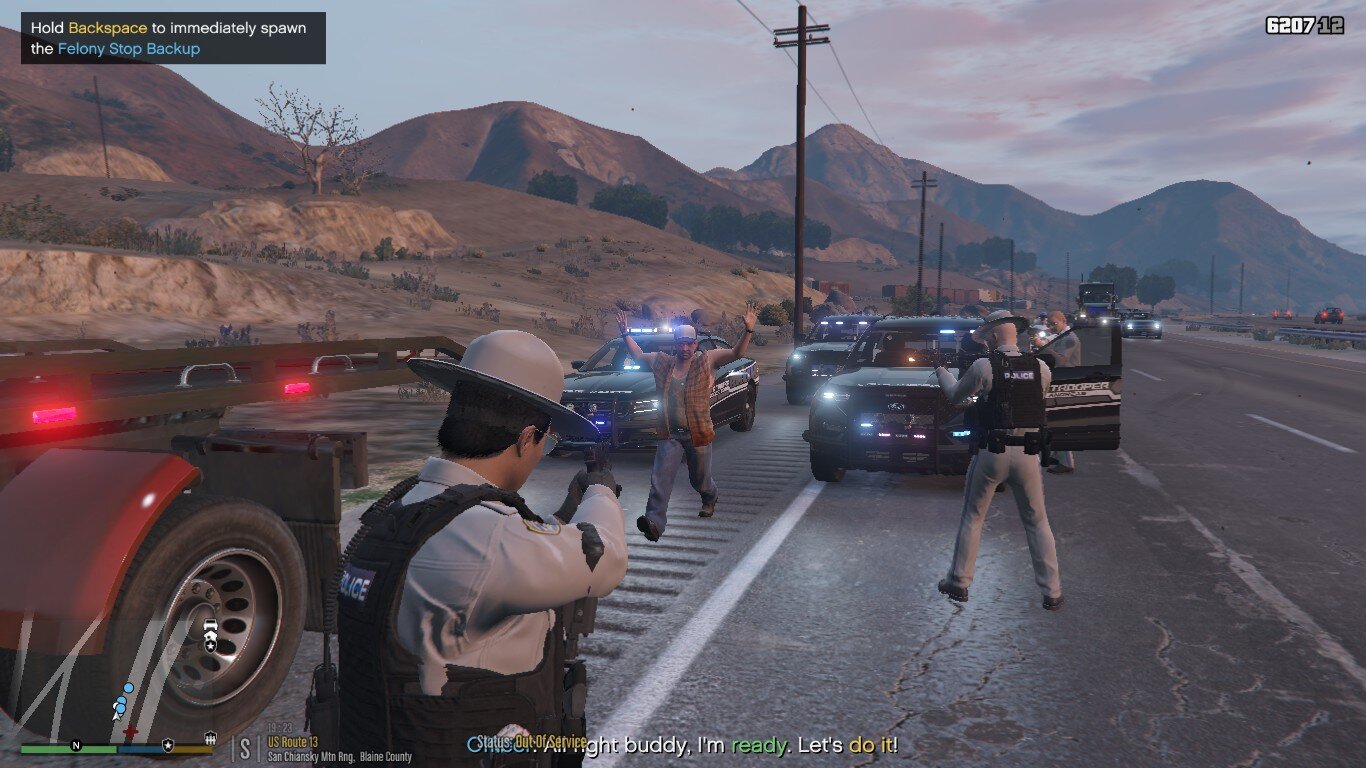Click the north N compass marker

tap(76, 745)
